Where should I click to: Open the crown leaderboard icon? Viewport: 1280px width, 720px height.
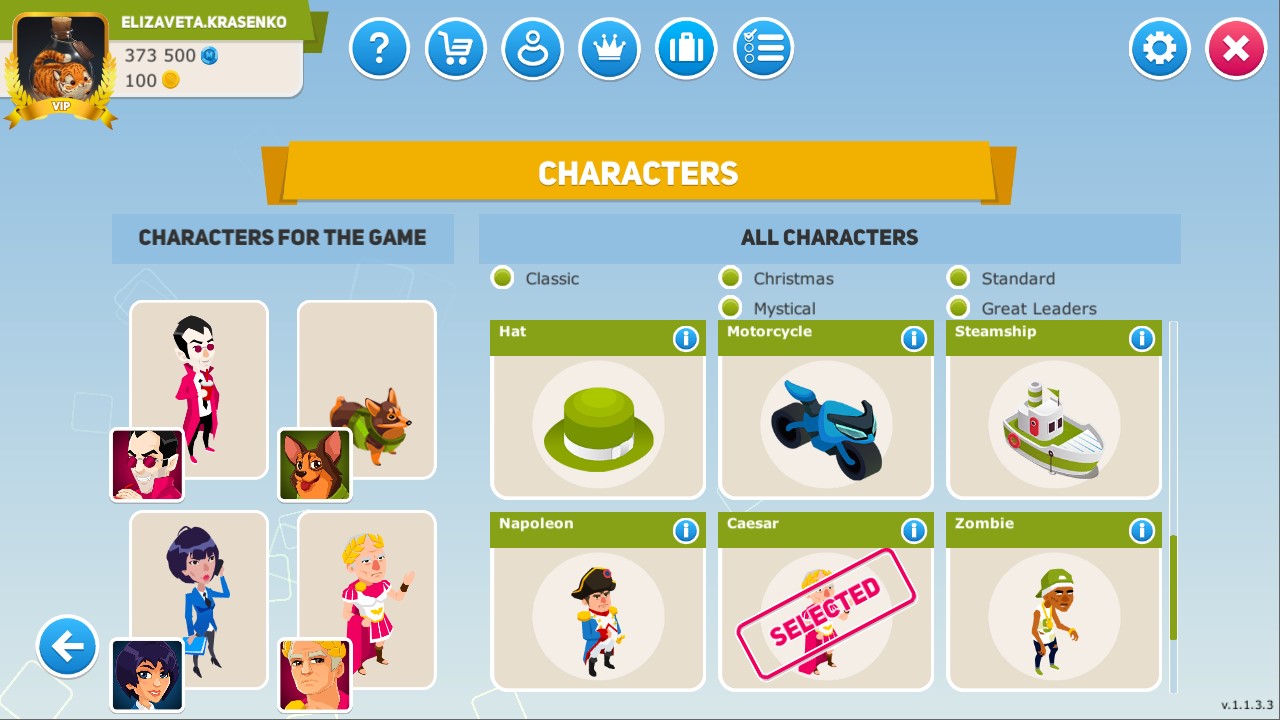pyautogui.click(x=609, y=48)
